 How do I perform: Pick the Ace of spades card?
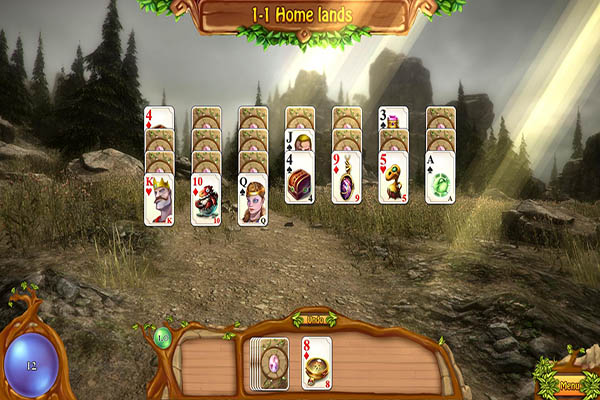440,178
